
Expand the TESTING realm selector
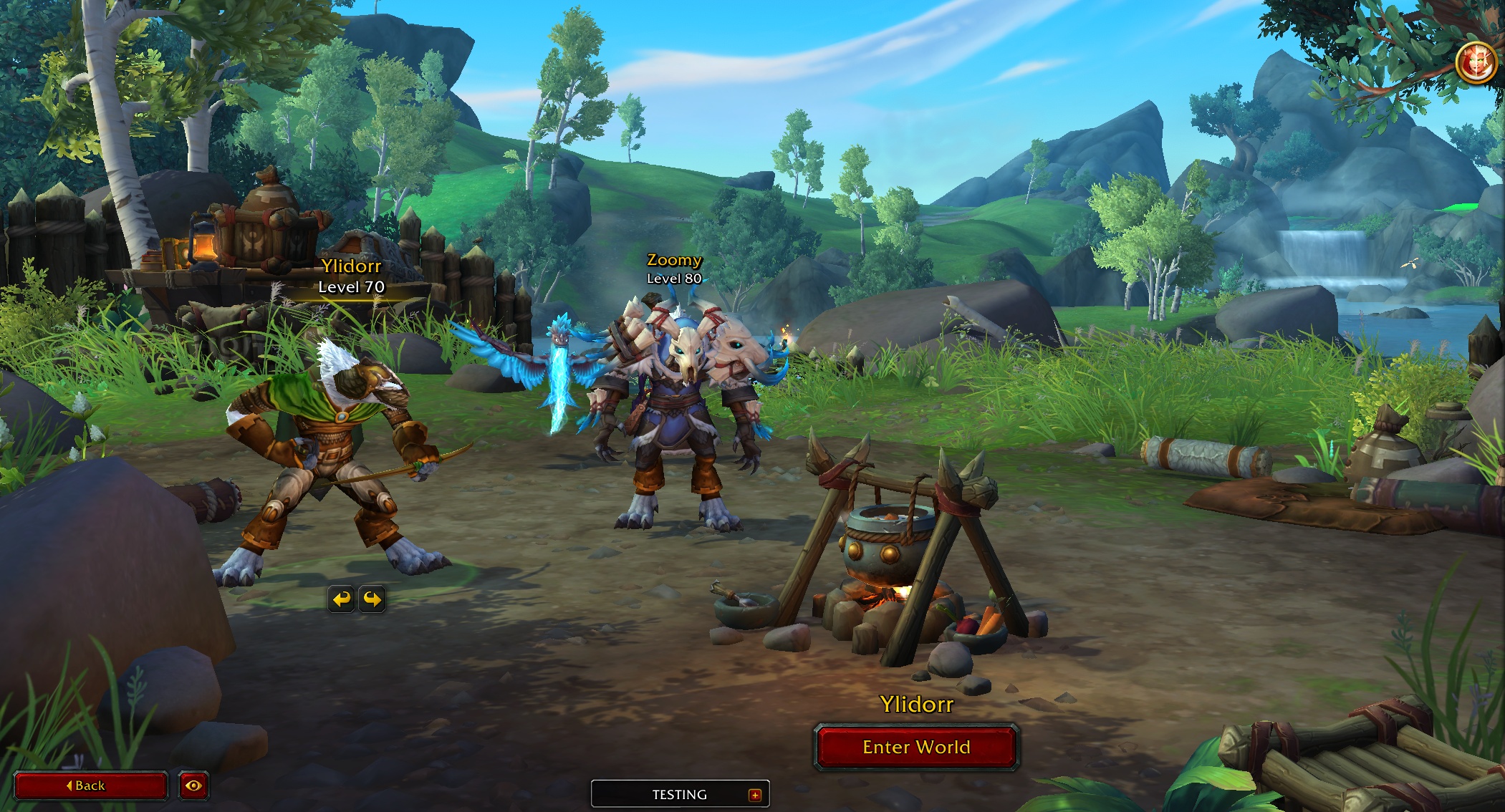click(x=680, y=794)
